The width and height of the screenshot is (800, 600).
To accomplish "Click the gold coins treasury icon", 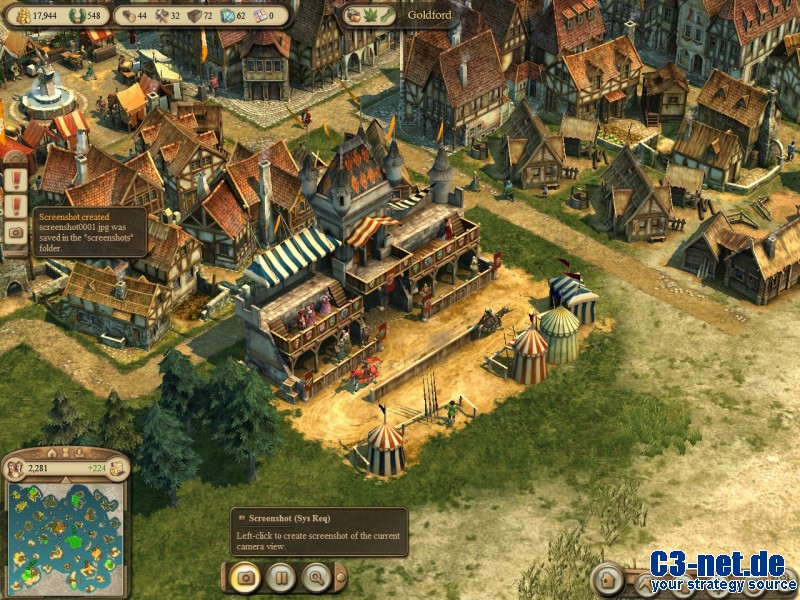I will click(x=22, y=15).
